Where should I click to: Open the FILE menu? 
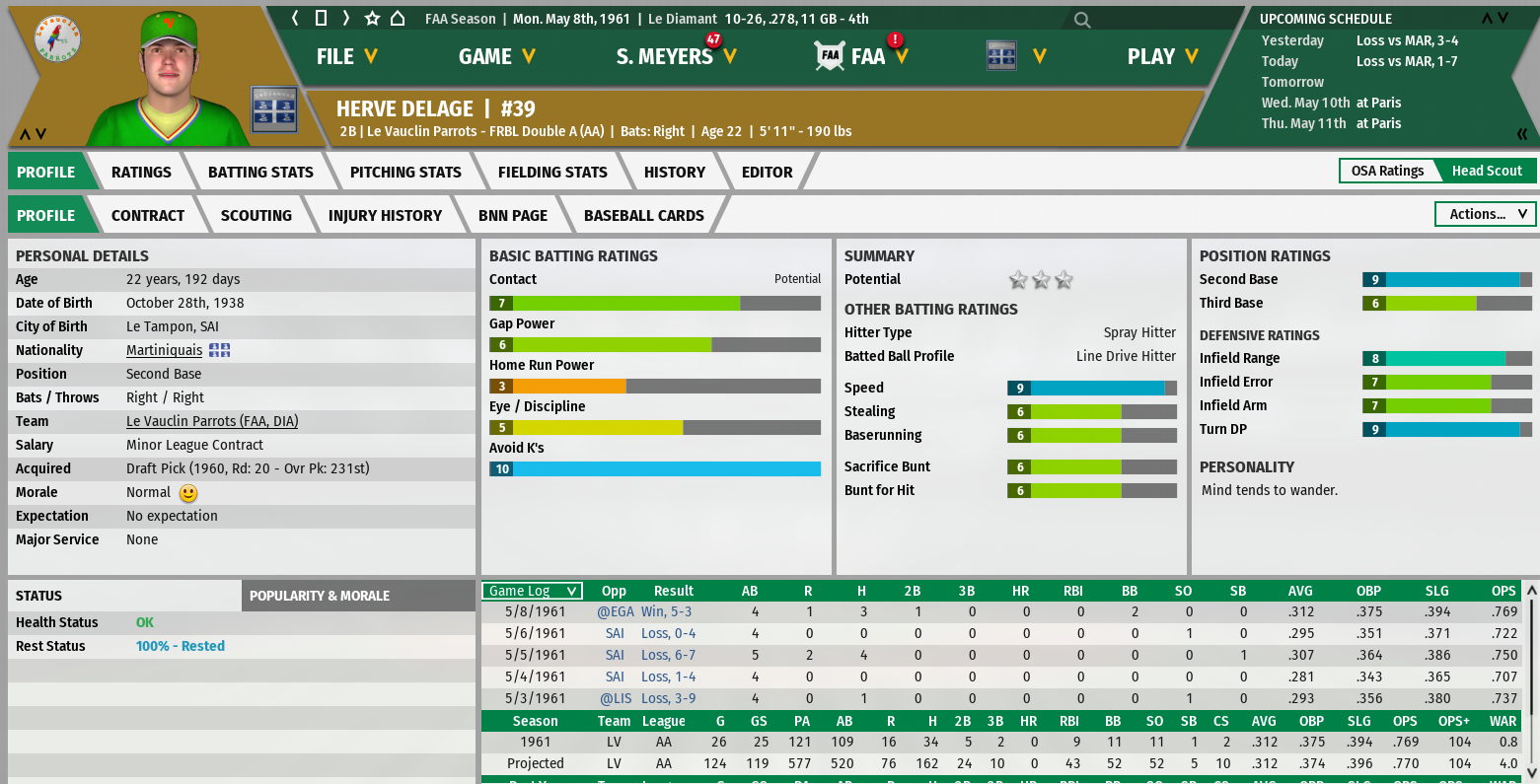pos(346,57)
